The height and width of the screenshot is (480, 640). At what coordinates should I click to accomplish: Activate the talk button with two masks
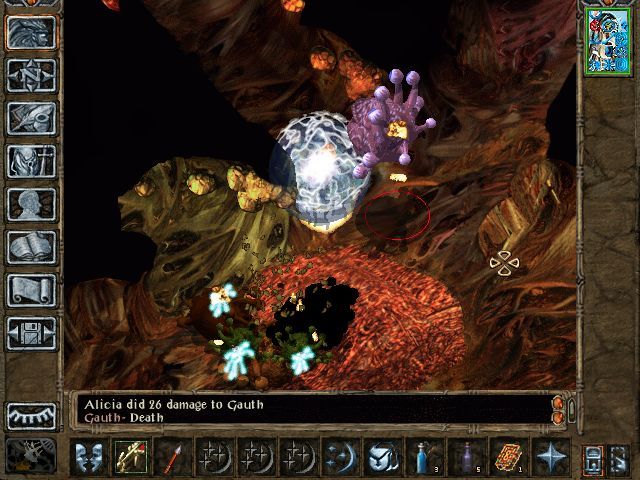tap(90, 457)
